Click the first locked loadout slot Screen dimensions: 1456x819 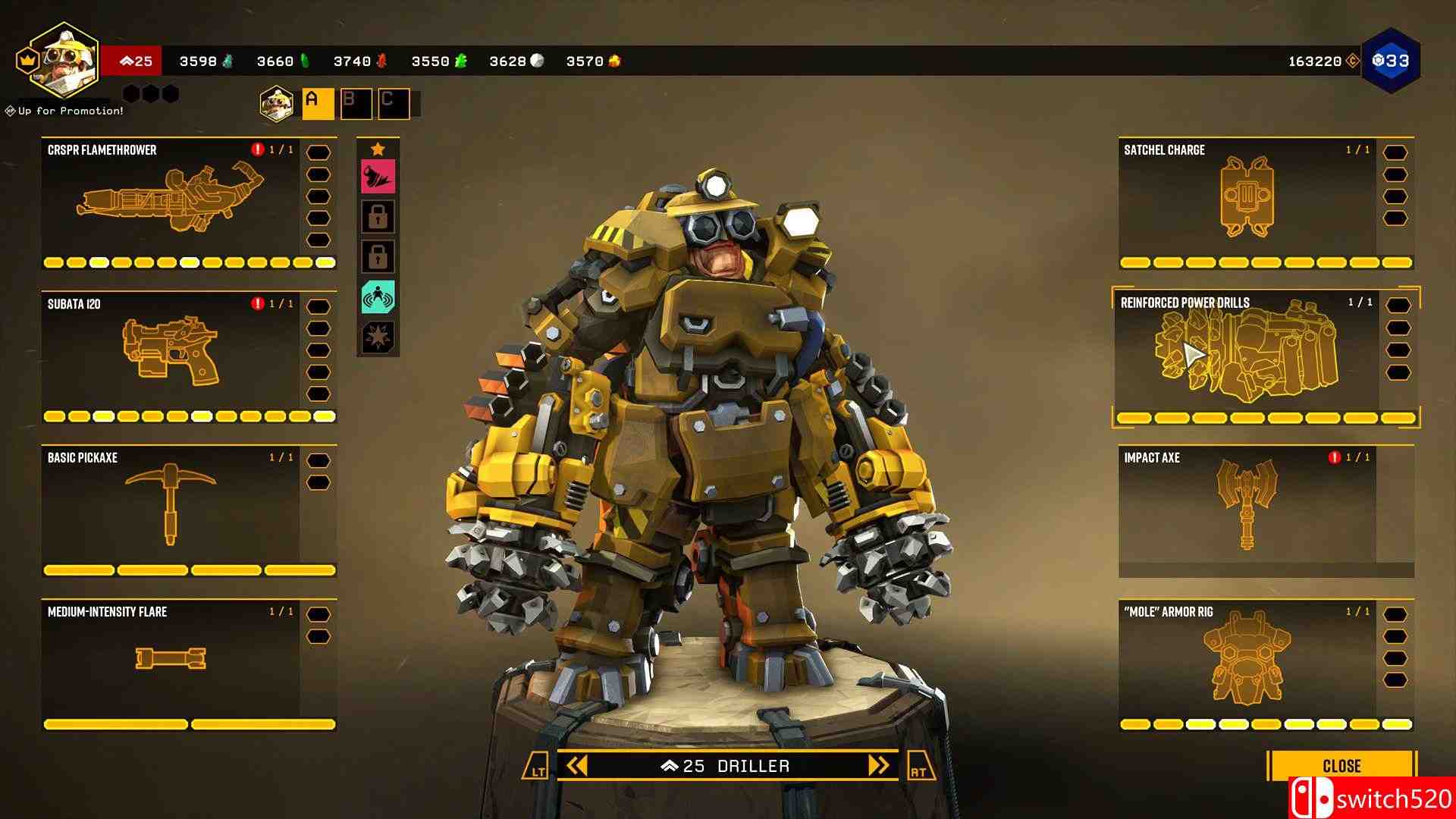tap(380, 216)
